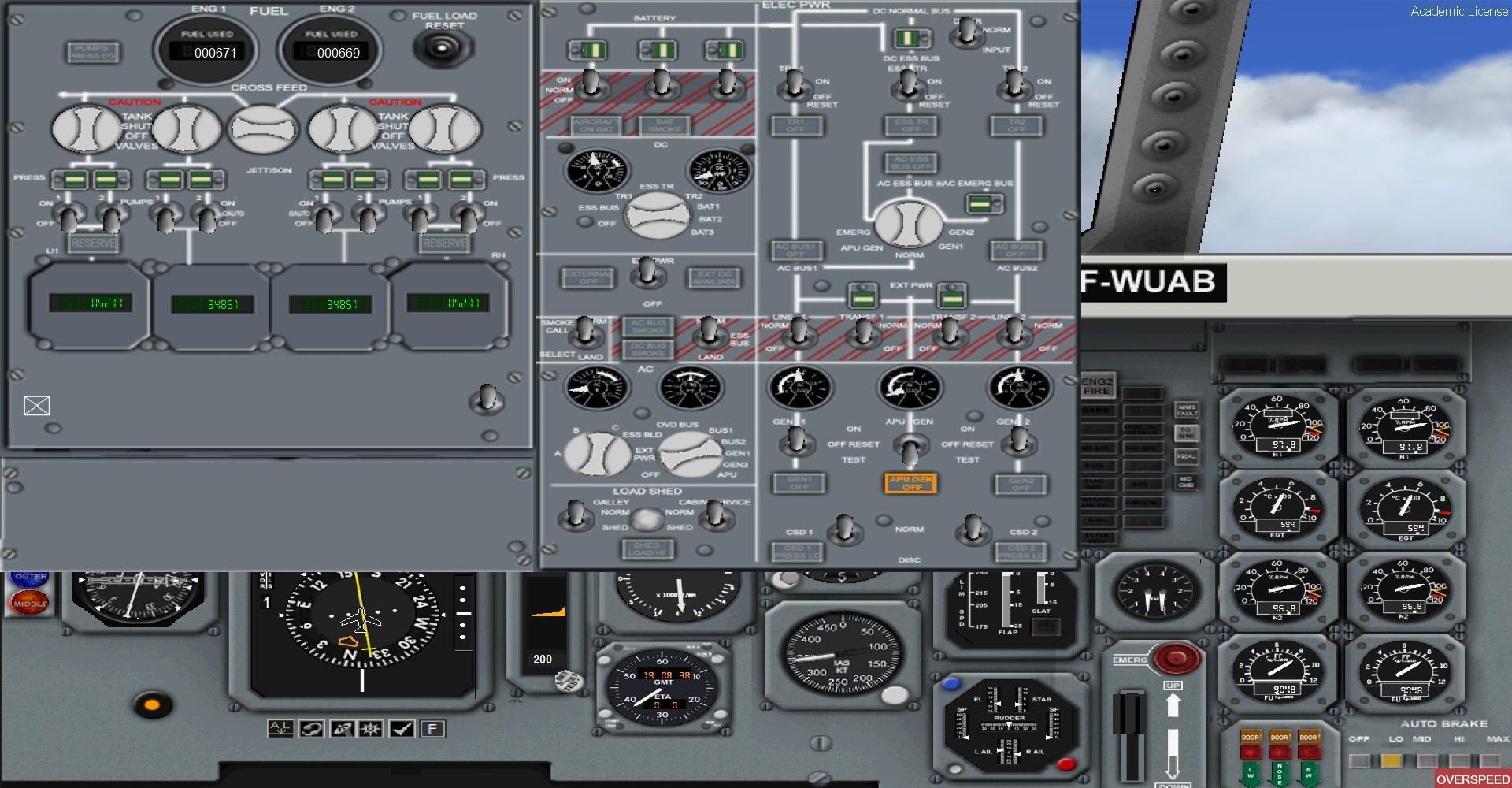Toggle the EXT PWR switch
The width and height of the screenshot is (1512, 788).
(647, 276)
